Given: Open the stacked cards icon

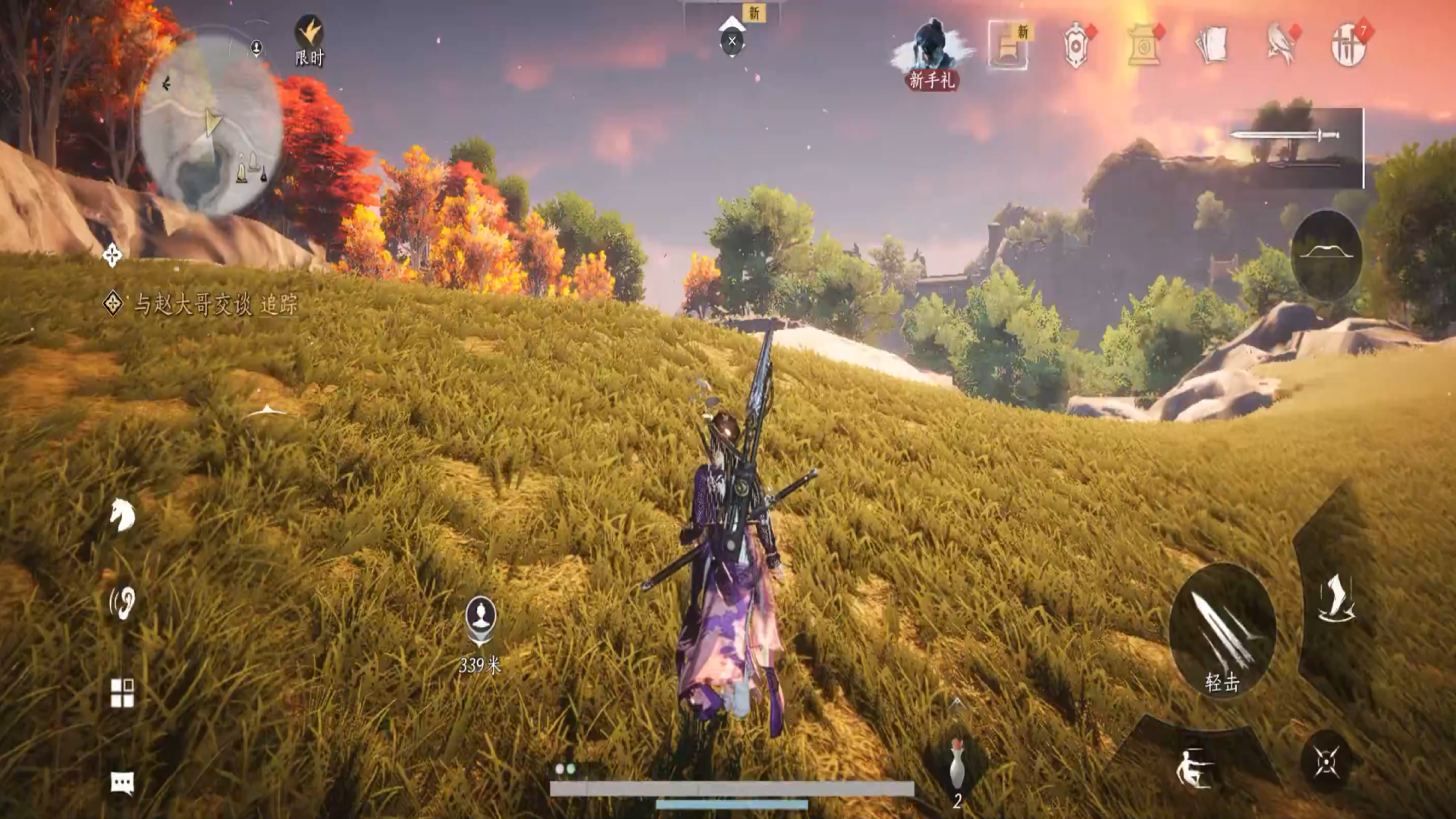Looking at the screenshot, I should tap(1212, 45).
